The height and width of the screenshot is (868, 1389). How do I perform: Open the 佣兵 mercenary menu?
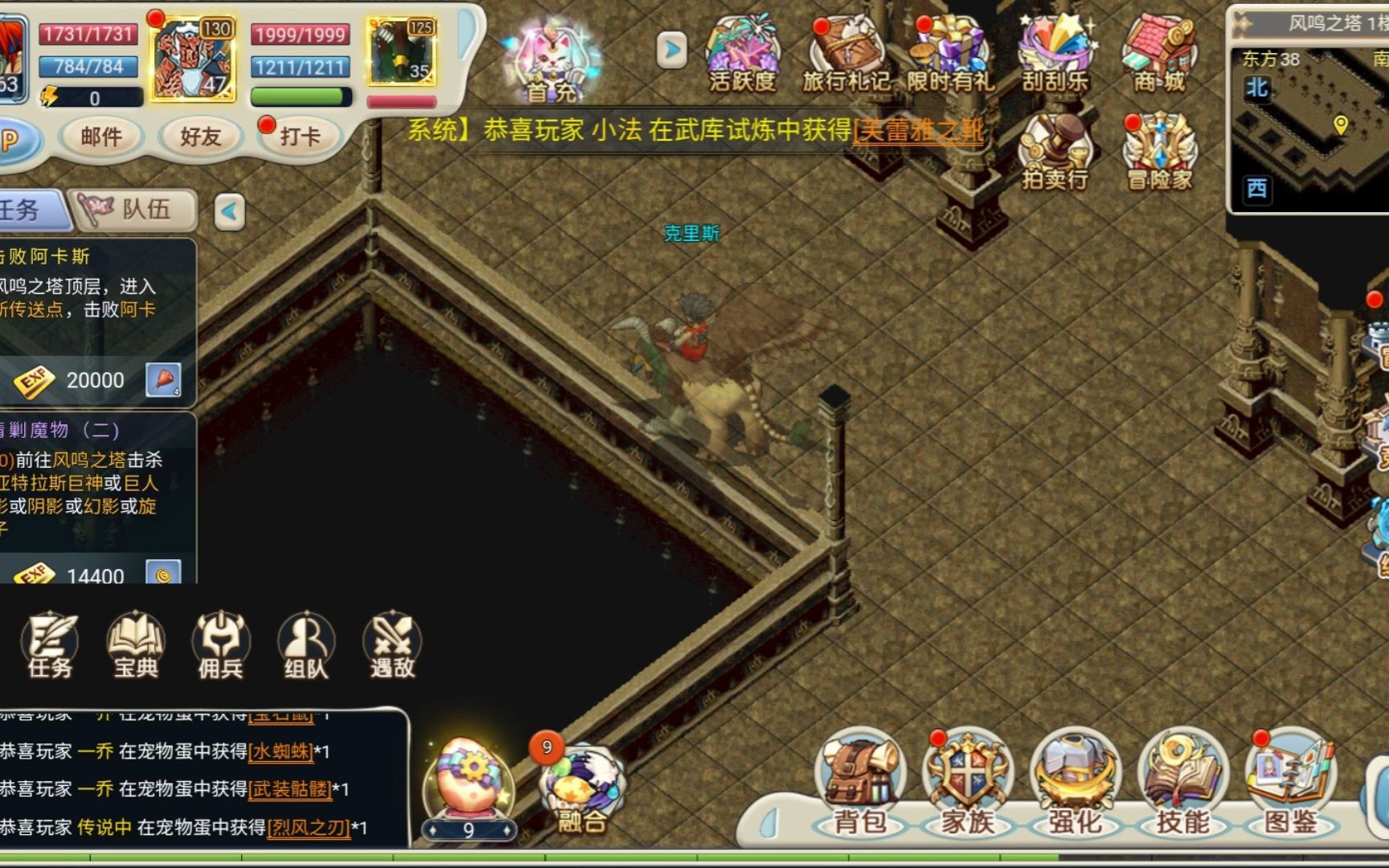coord(220,645)
